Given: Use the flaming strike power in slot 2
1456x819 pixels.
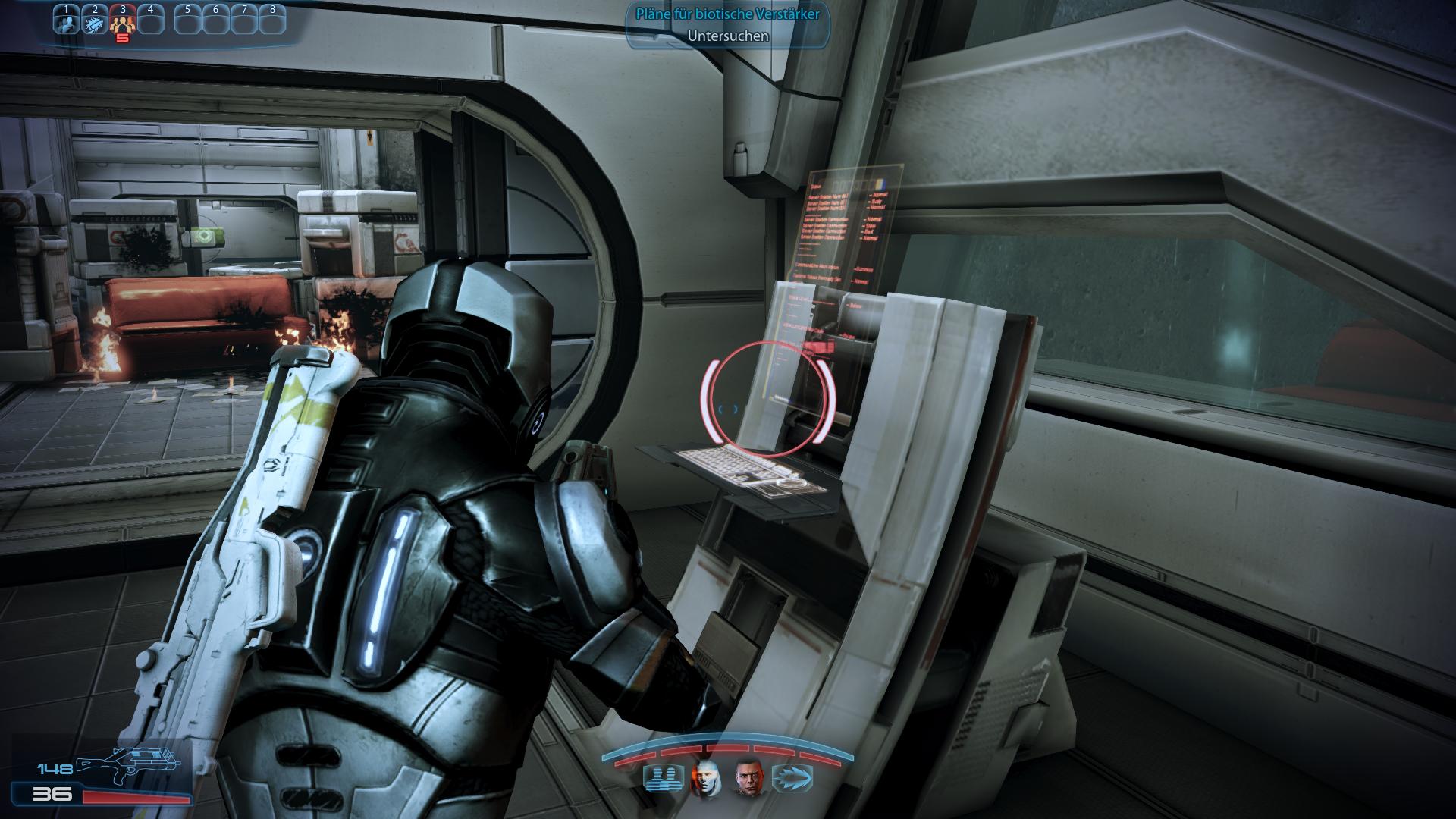Looking at the screenshot, I should click(95, 22).
